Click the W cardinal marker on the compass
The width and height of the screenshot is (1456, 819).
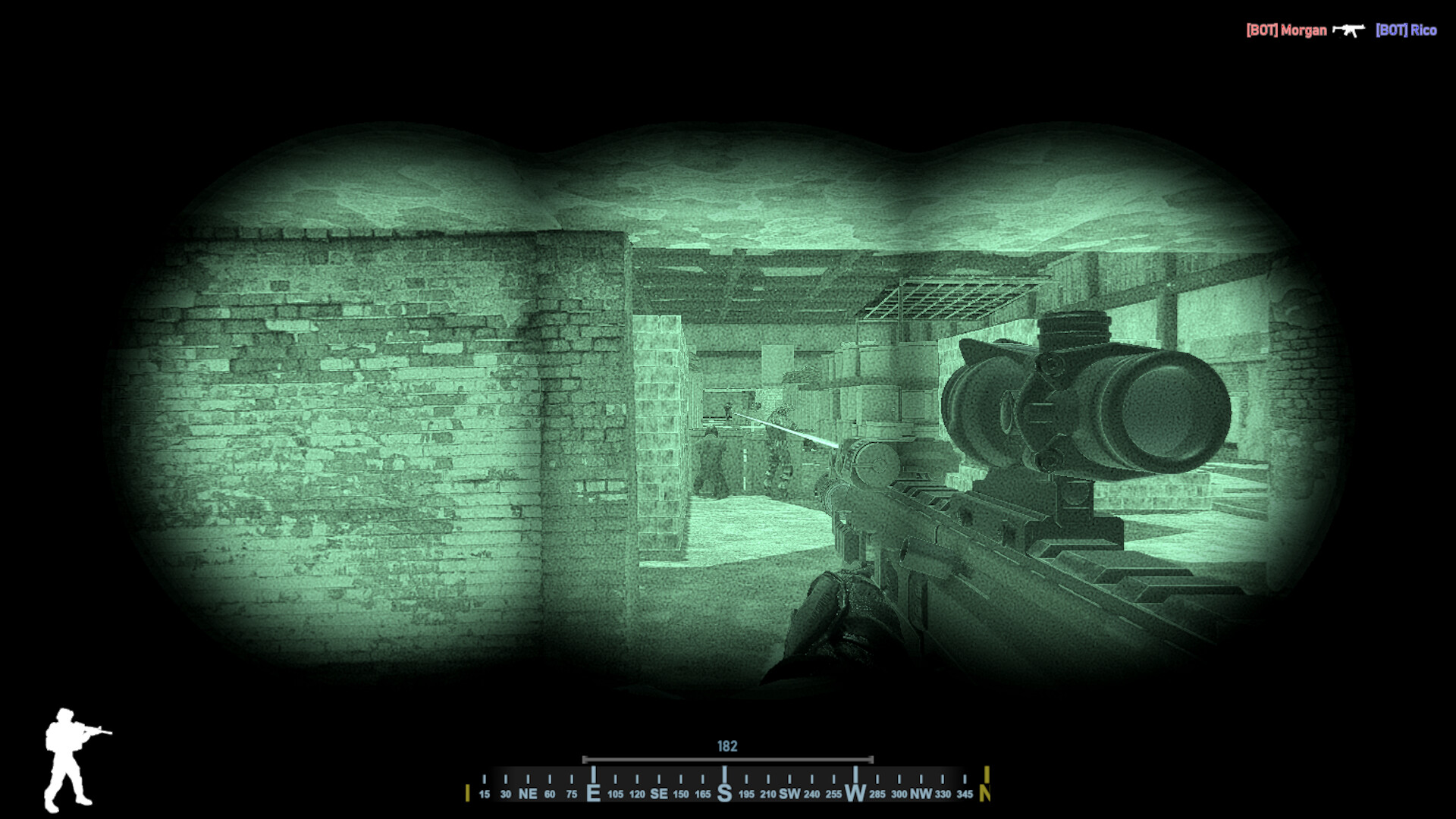point(857,793)
